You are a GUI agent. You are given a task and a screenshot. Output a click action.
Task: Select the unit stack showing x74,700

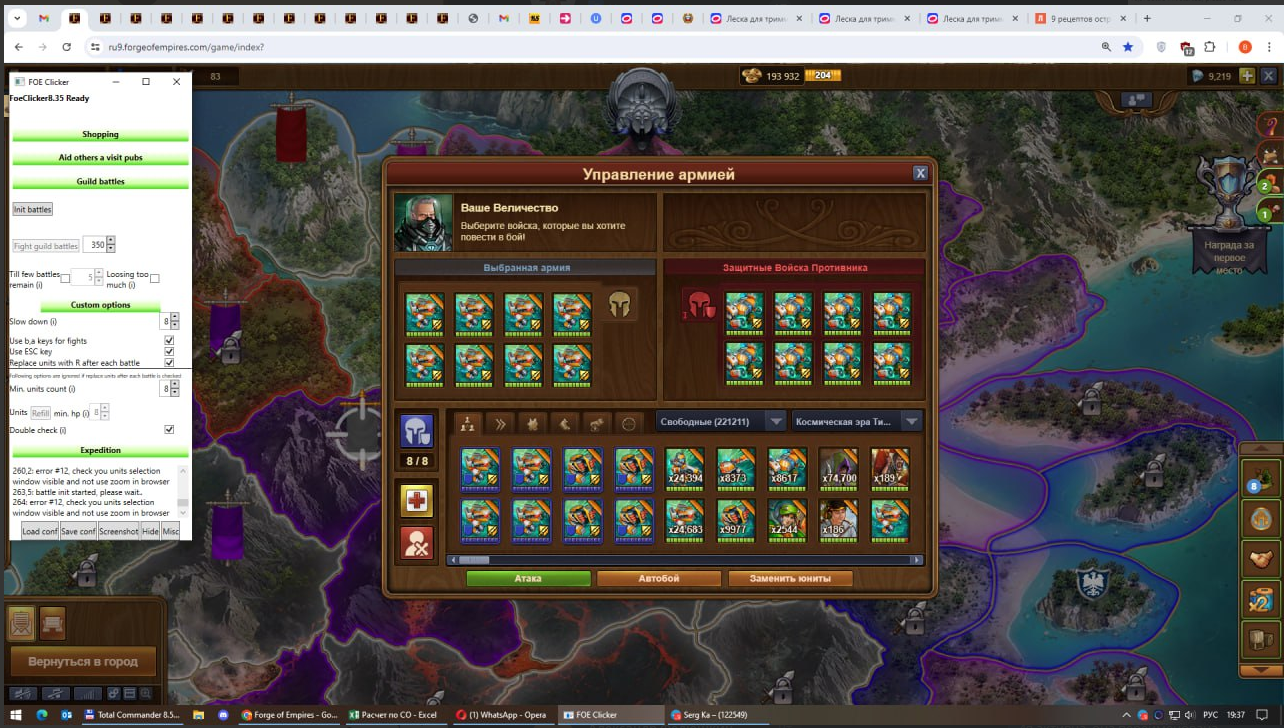click(838, 468)
